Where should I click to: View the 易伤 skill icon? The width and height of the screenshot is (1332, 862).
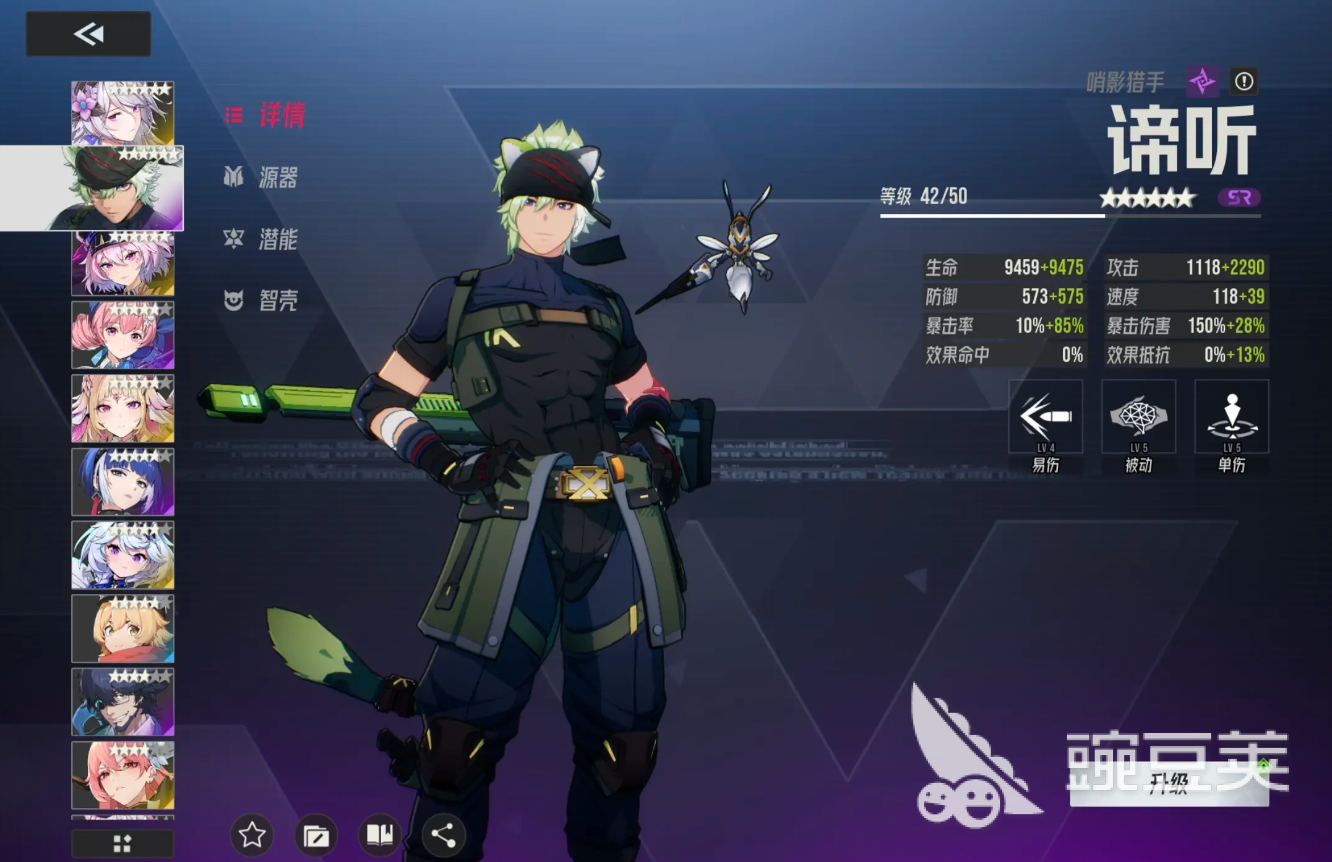(1045, 417)
